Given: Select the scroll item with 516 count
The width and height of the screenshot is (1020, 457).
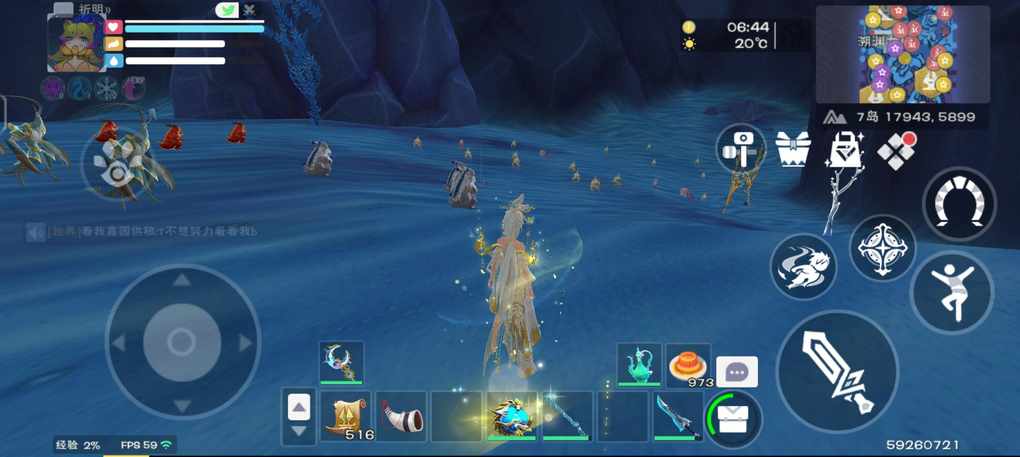Looking at the screenshot, I should [x=347, y=416].
